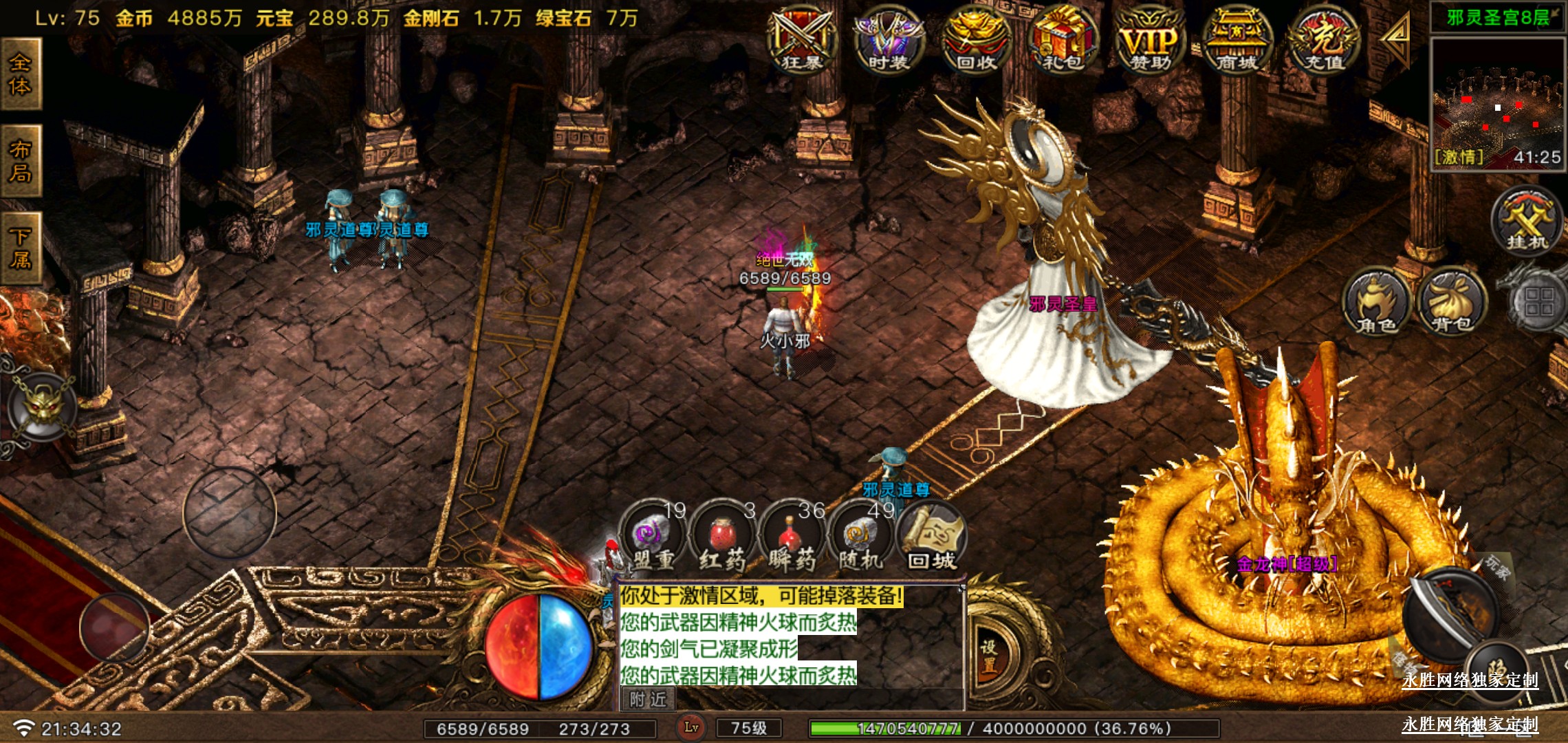1568x743 pixels.
Task: Select the 全体 tab
Action: point(21,74)
